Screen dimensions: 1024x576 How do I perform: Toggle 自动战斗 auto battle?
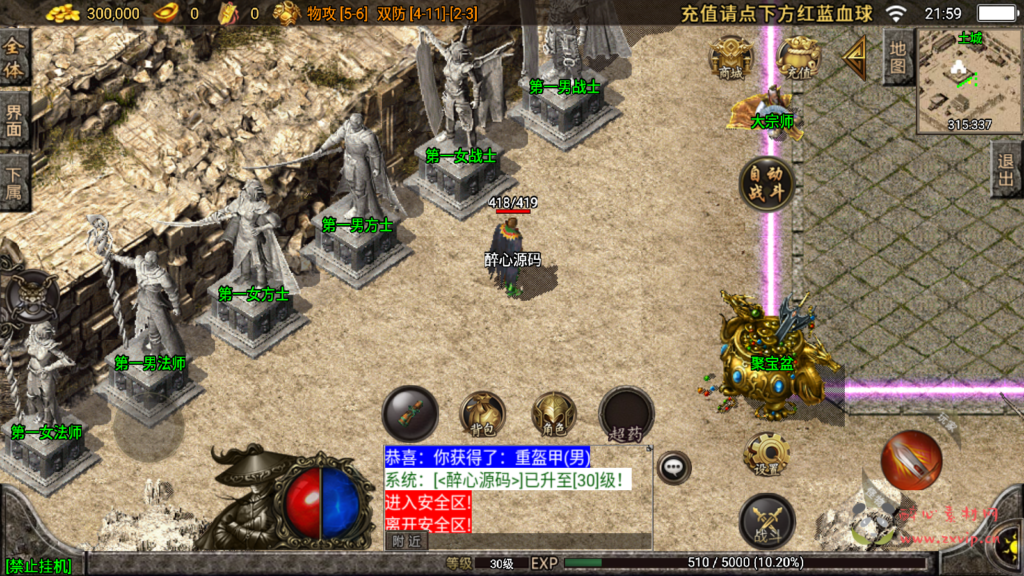[768, 184]
